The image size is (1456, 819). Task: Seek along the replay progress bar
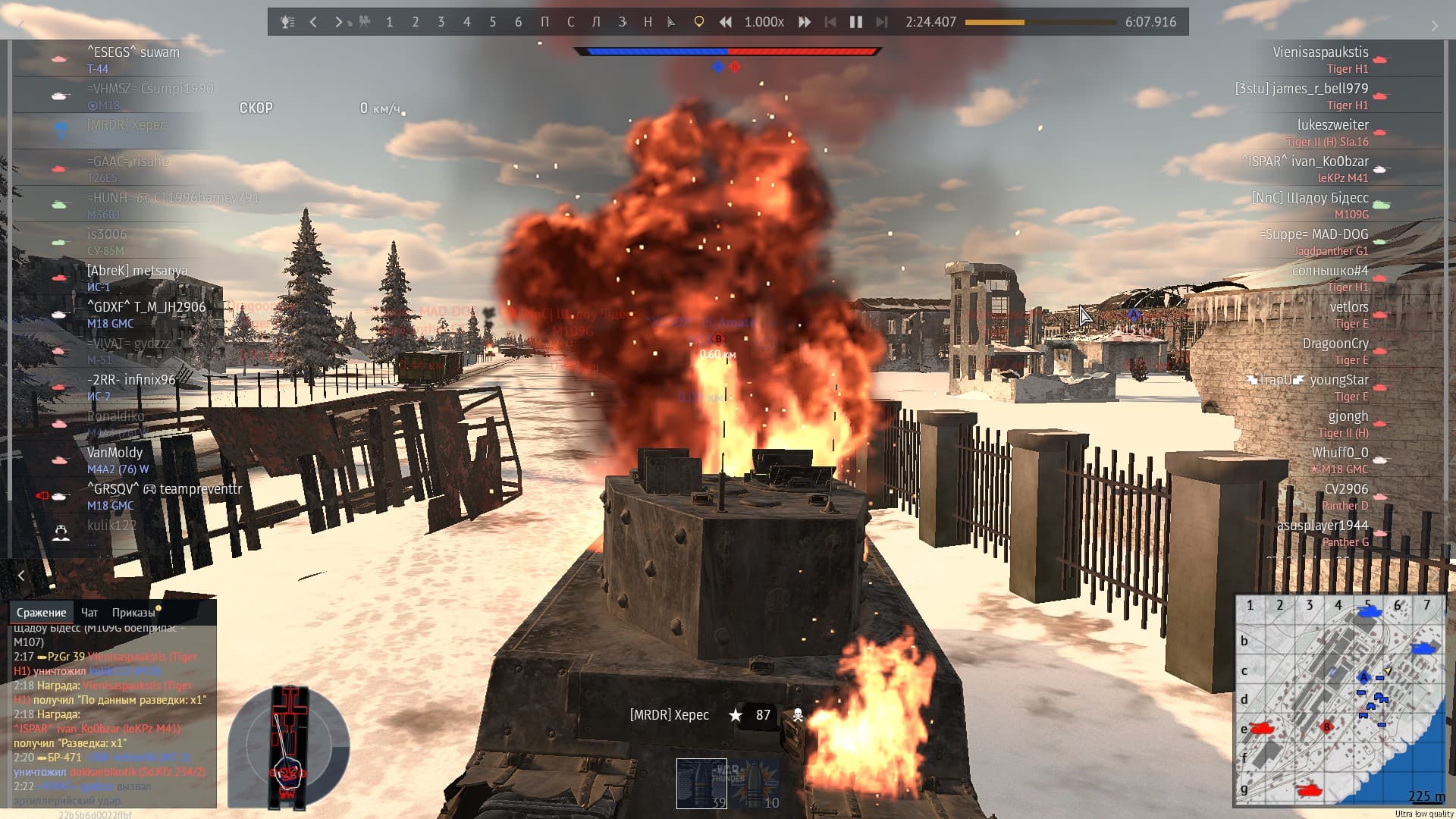coord(1040,22)
